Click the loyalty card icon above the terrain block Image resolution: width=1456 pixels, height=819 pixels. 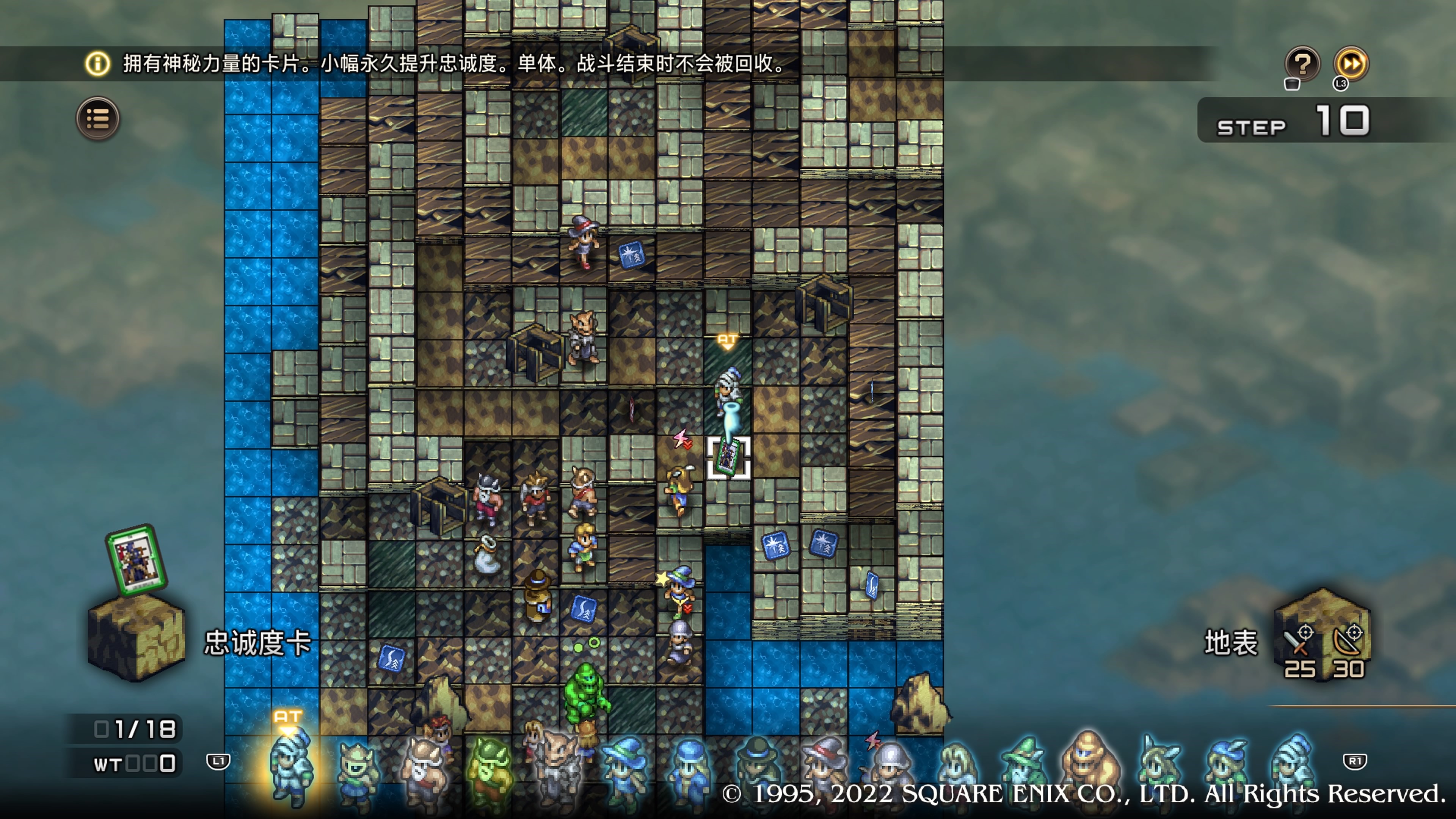coord(136,560)
